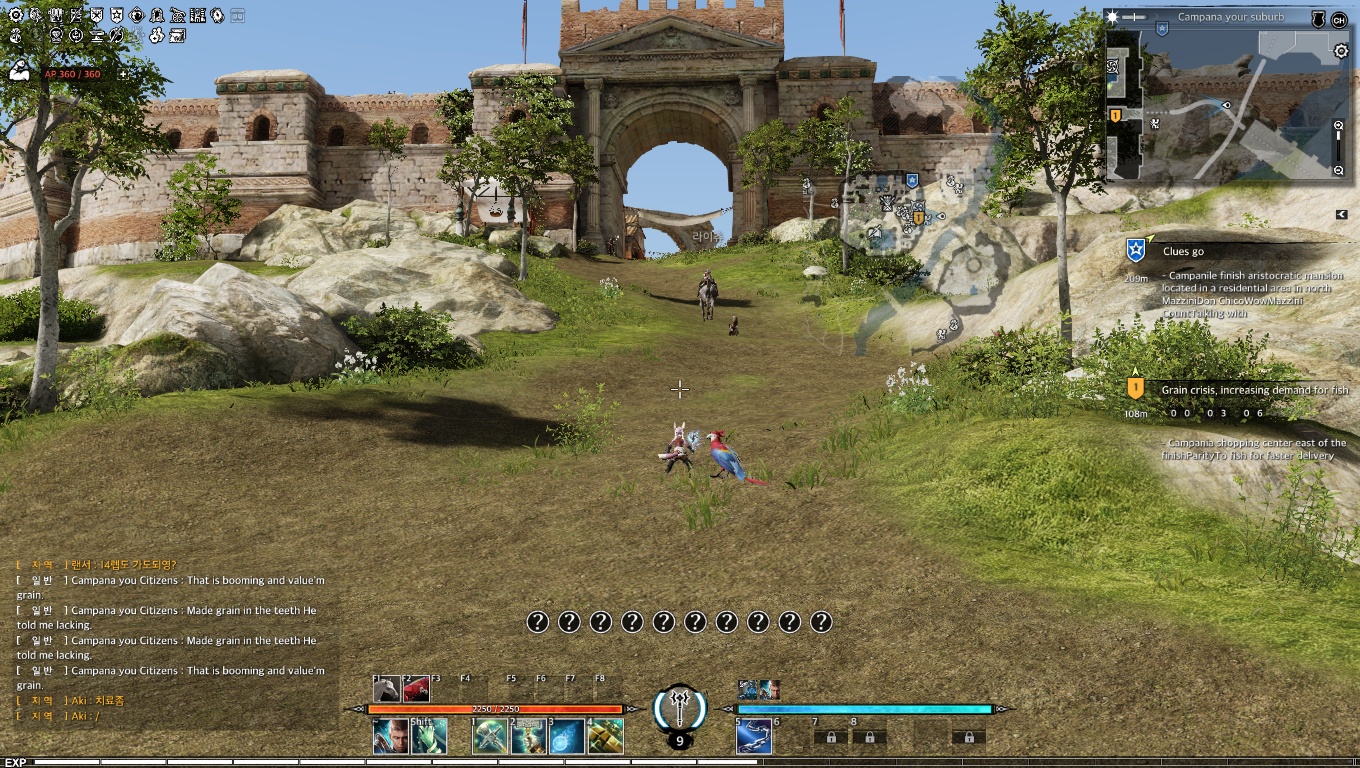Image resolution: width=1360 pixels, height=768 pixels.
Task: Select the Clues go quest tracker entry
Action: pyautogui.click(x=1183, y=252)
